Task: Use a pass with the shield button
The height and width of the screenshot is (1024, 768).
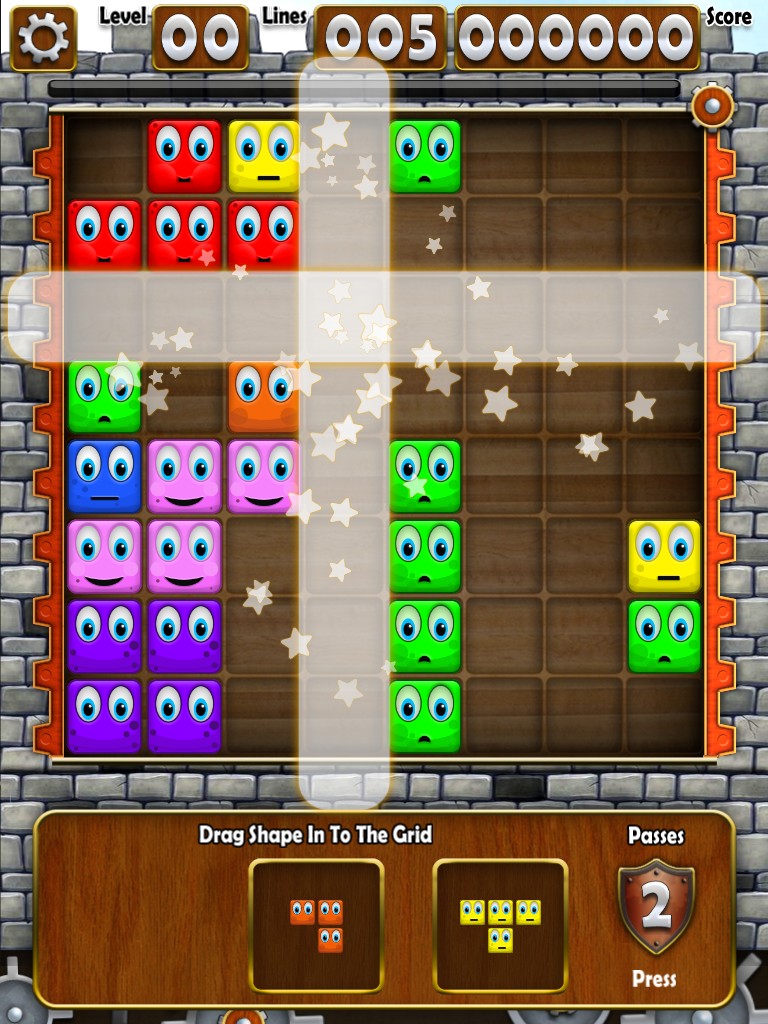Action: (656, 906)
